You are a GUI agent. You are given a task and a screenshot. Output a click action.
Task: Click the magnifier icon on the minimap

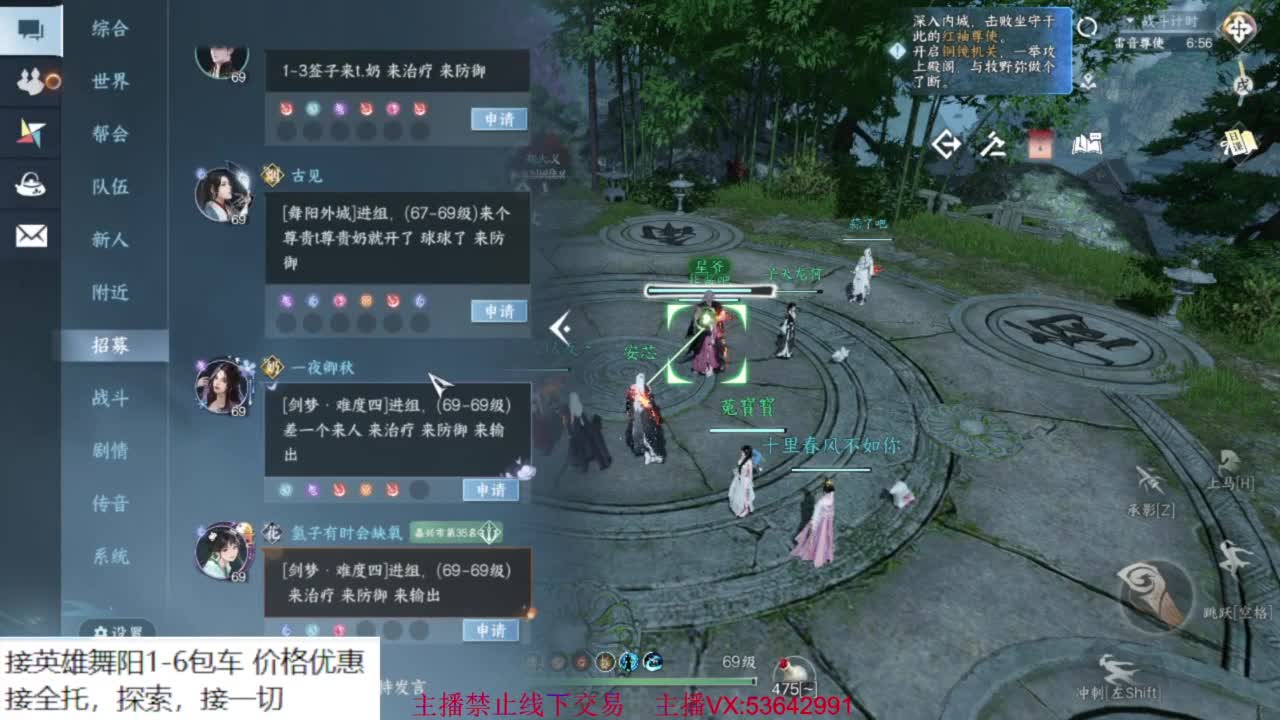pos(1087,27)
